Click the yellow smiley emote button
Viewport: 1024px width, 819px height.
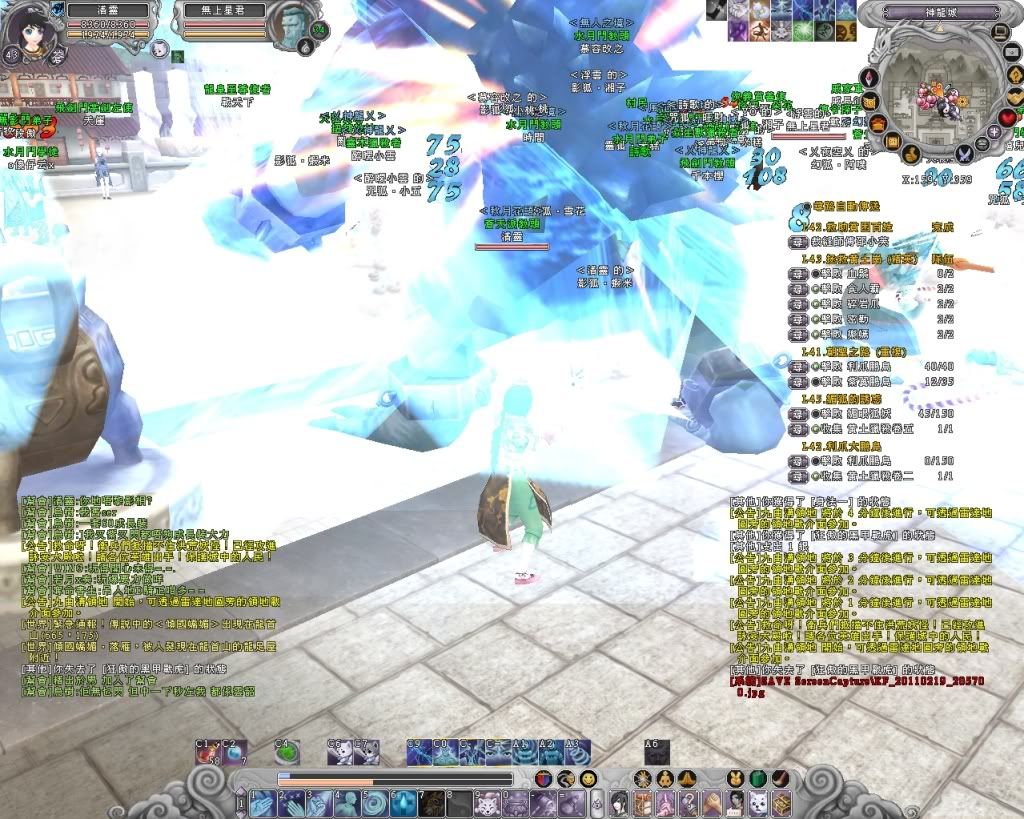(x=588, y=778)
